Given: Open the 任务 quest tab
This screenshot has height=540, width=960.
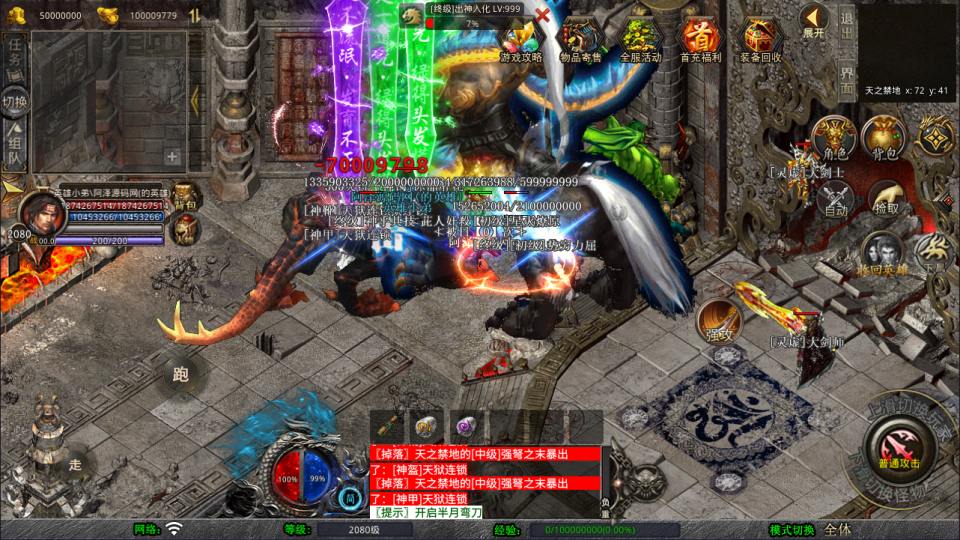Looking at the screenshot, I should click(x=15, y=56).
